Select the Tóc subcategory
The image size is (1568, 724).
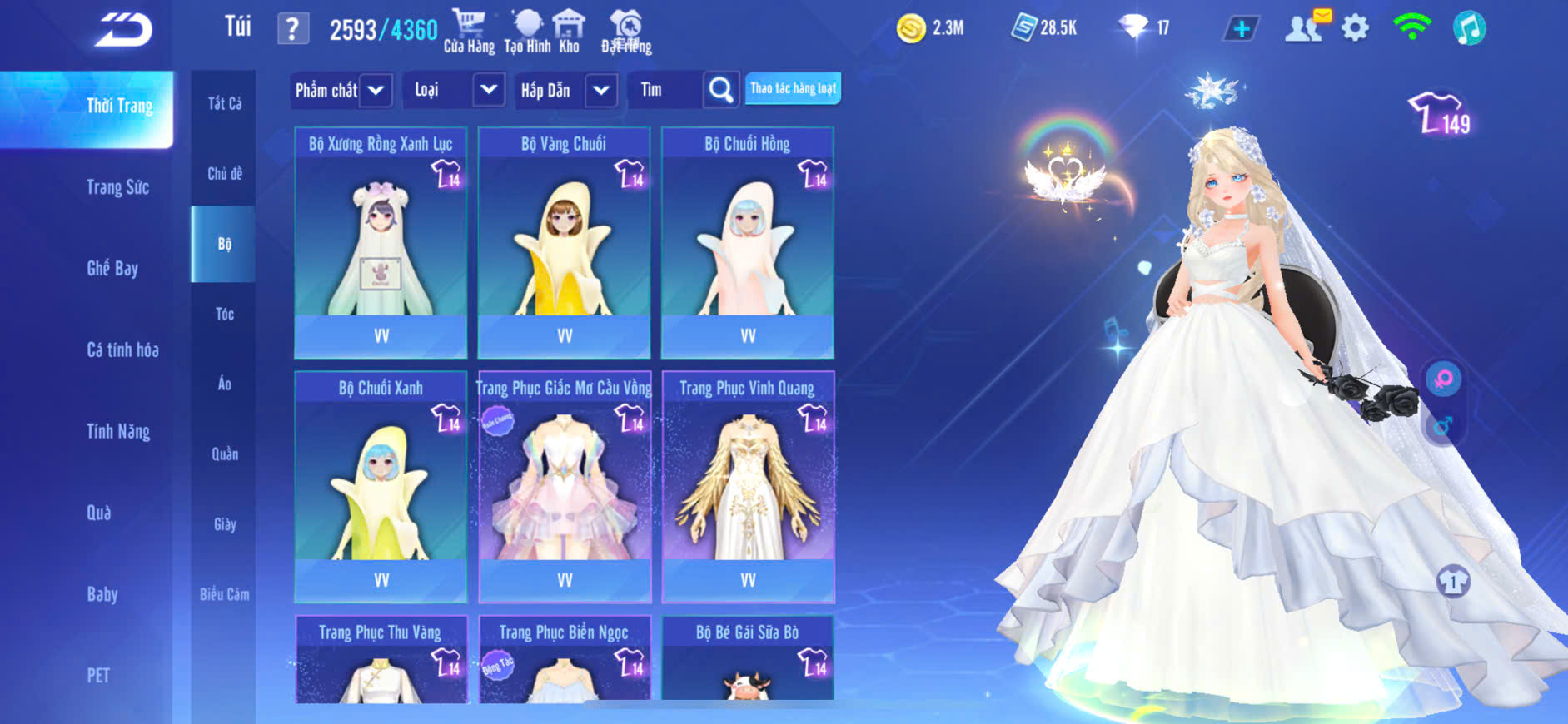[x=224, y=314]
